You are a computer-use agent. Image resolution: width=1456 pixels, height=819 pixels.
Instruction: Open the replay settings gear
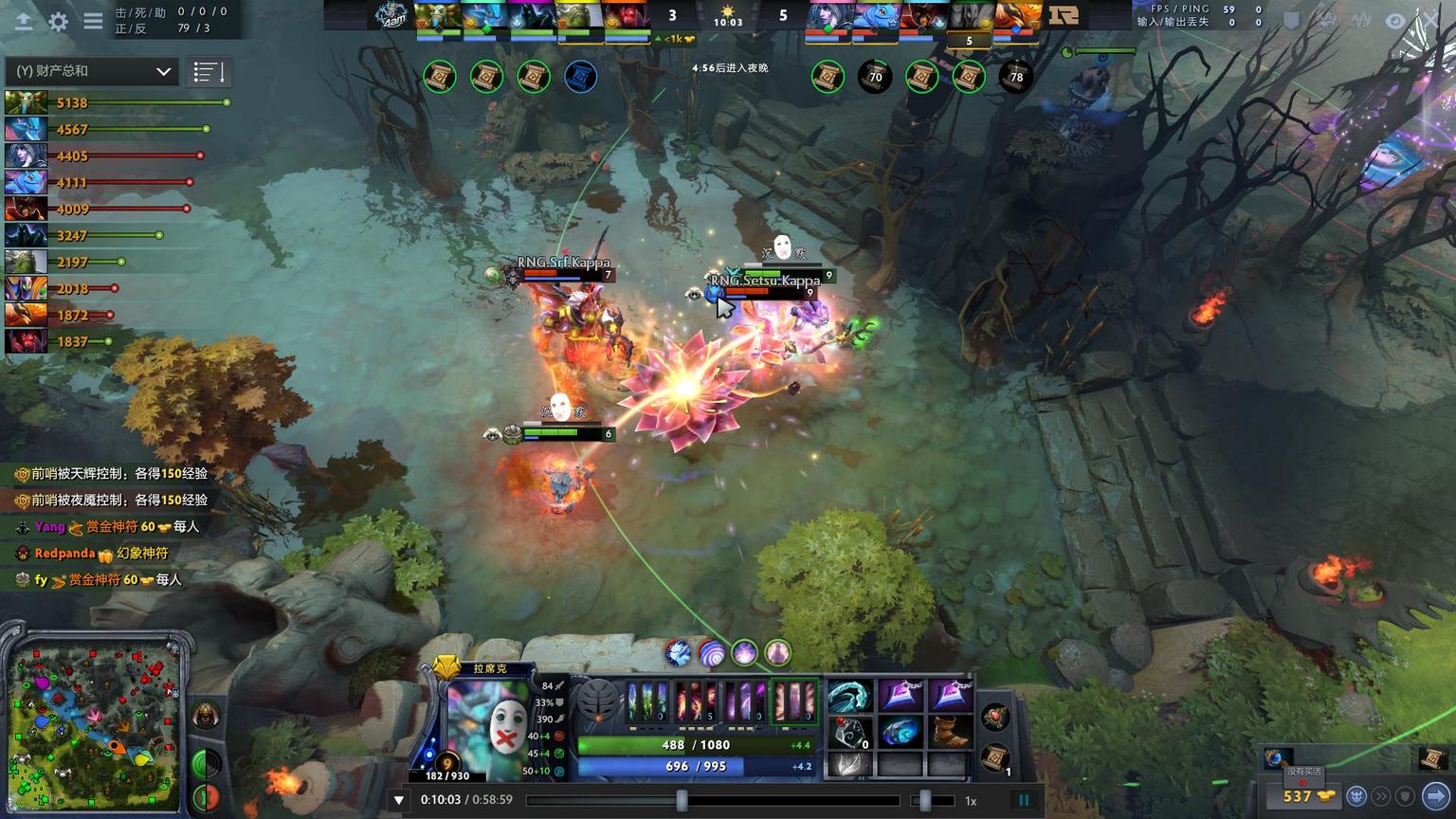[59, 21]
